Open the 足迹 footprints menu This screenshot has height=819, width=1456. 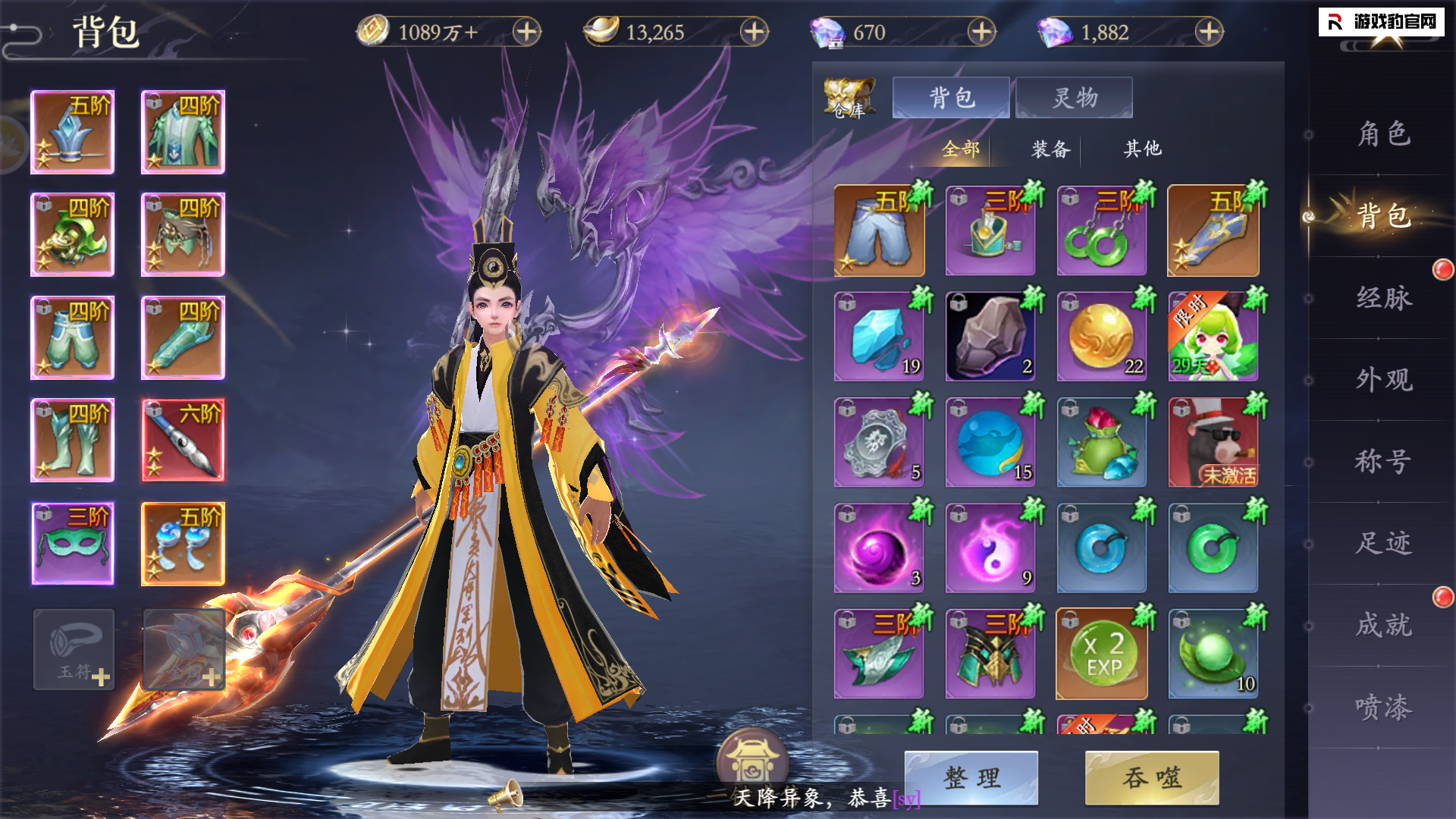pyautogui.click(x=1383, y=543)
